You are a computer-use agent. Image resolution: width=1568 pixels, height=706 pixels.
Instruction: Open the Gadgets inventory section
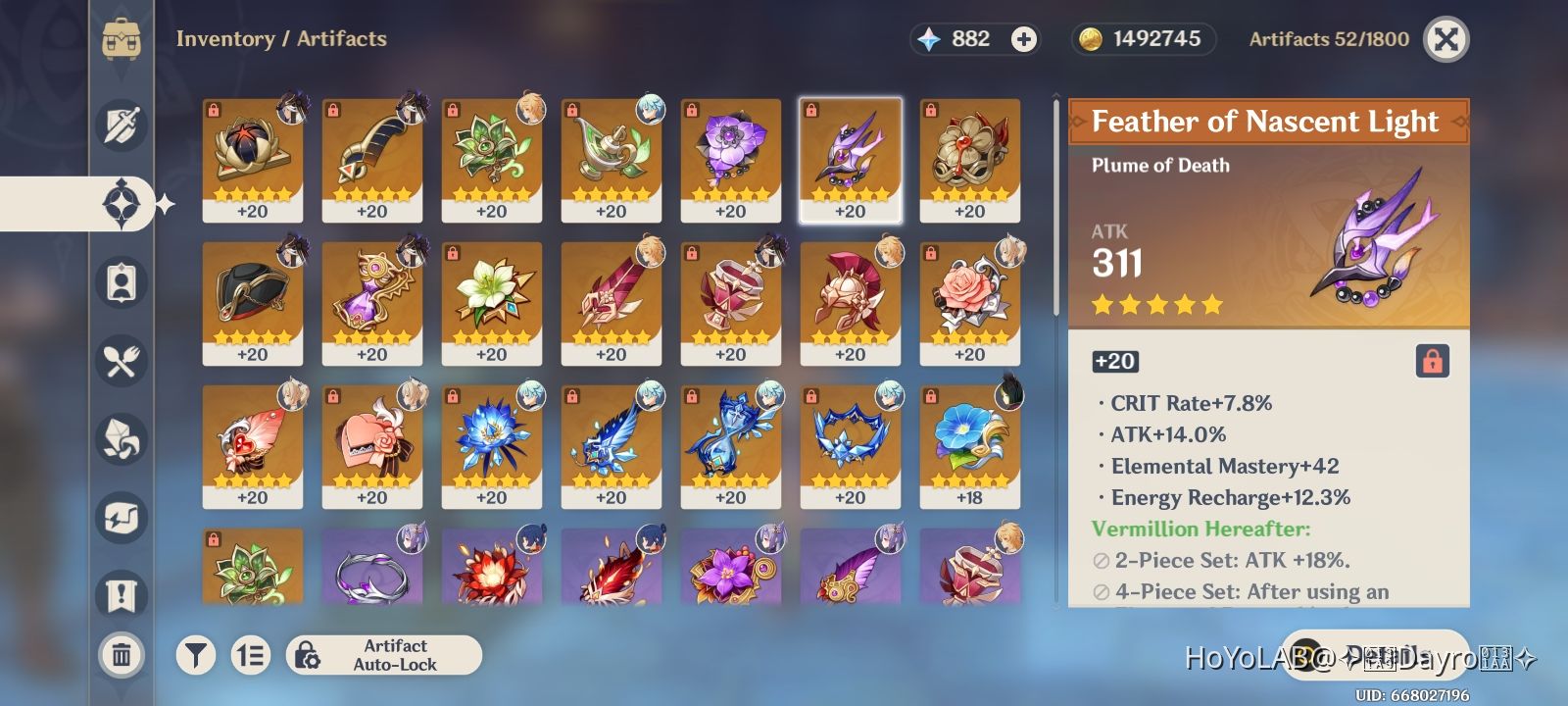[122, 518]
